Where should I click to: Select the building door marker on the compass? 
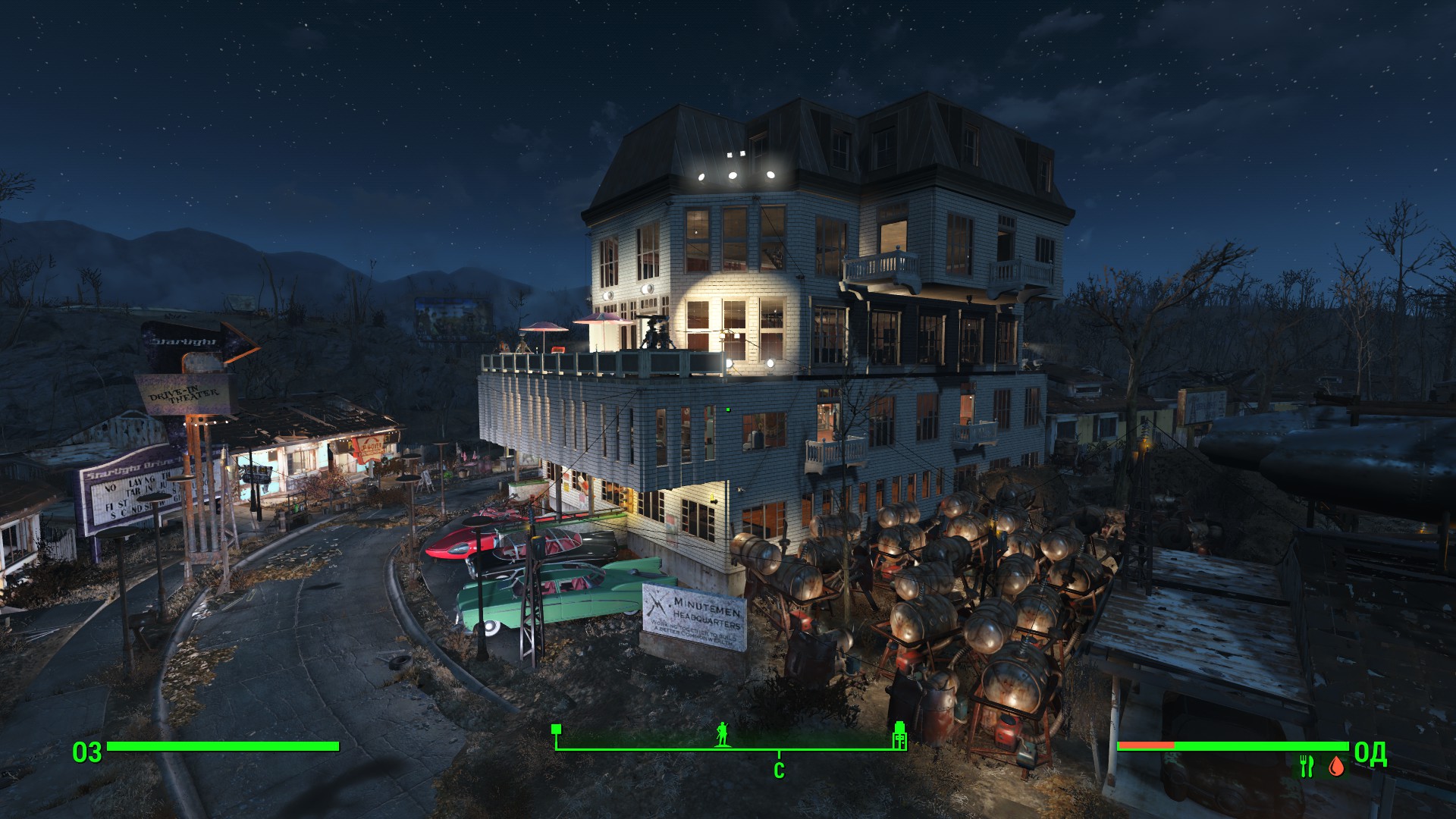tap(899, 735)
